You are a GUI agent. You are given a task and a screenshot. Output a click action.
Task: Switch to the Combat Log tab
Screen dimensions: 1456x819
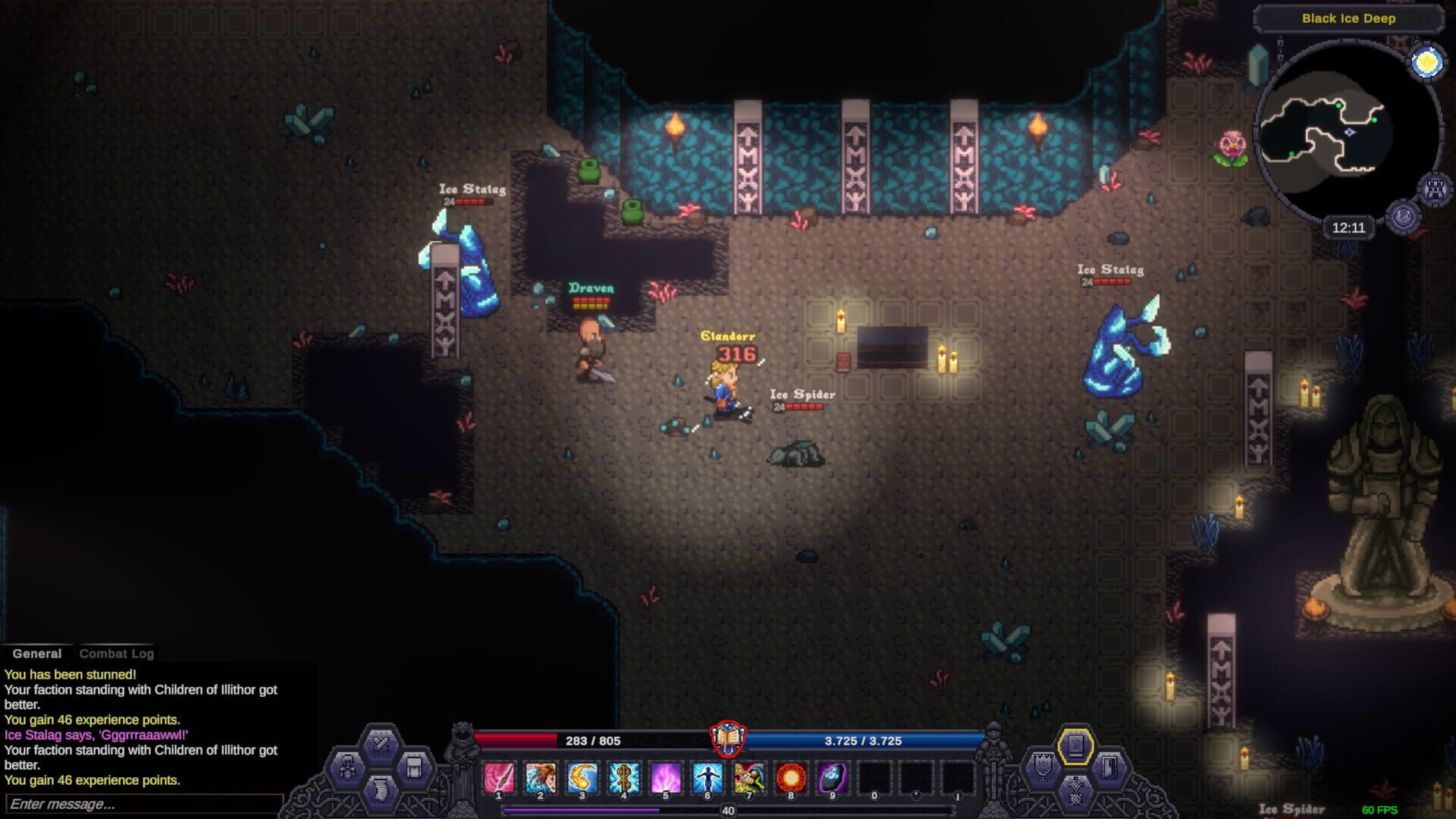click(117, 653)
